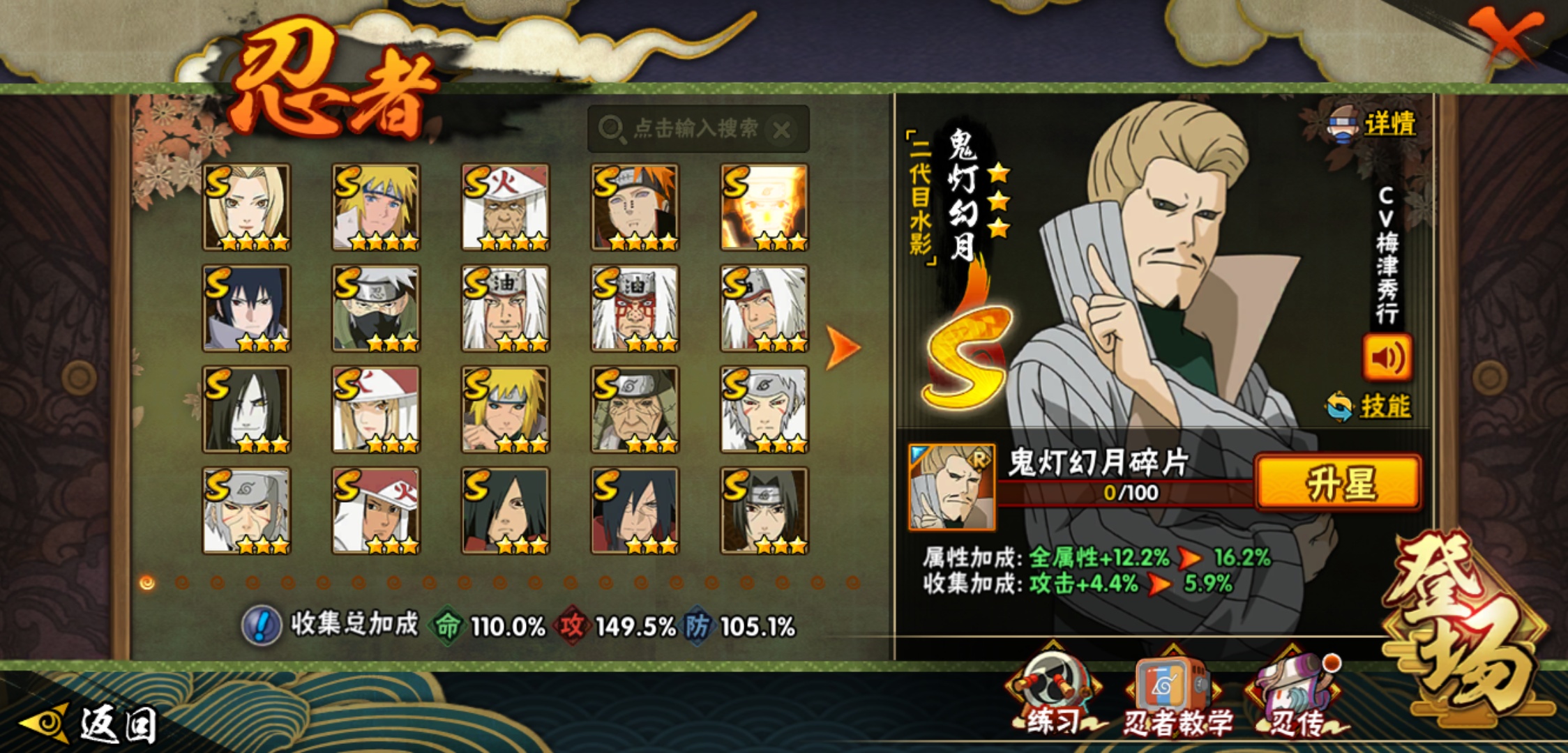Open the 鬼灯幻月 fragment item icon
Viewport: 1568px width, 753px height.
pos(951,487)
